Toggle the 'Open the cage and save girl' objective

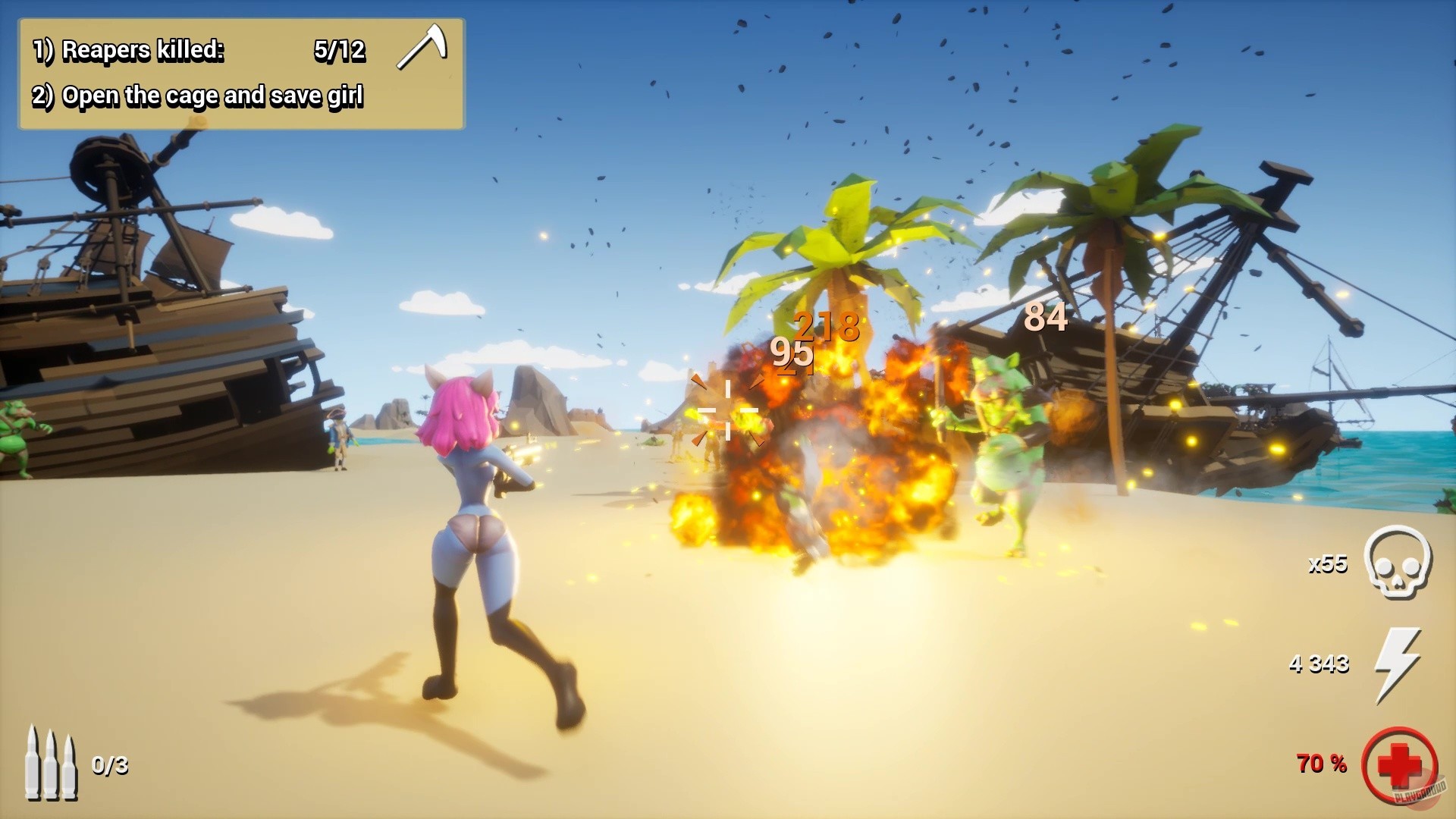click(199, 96)
